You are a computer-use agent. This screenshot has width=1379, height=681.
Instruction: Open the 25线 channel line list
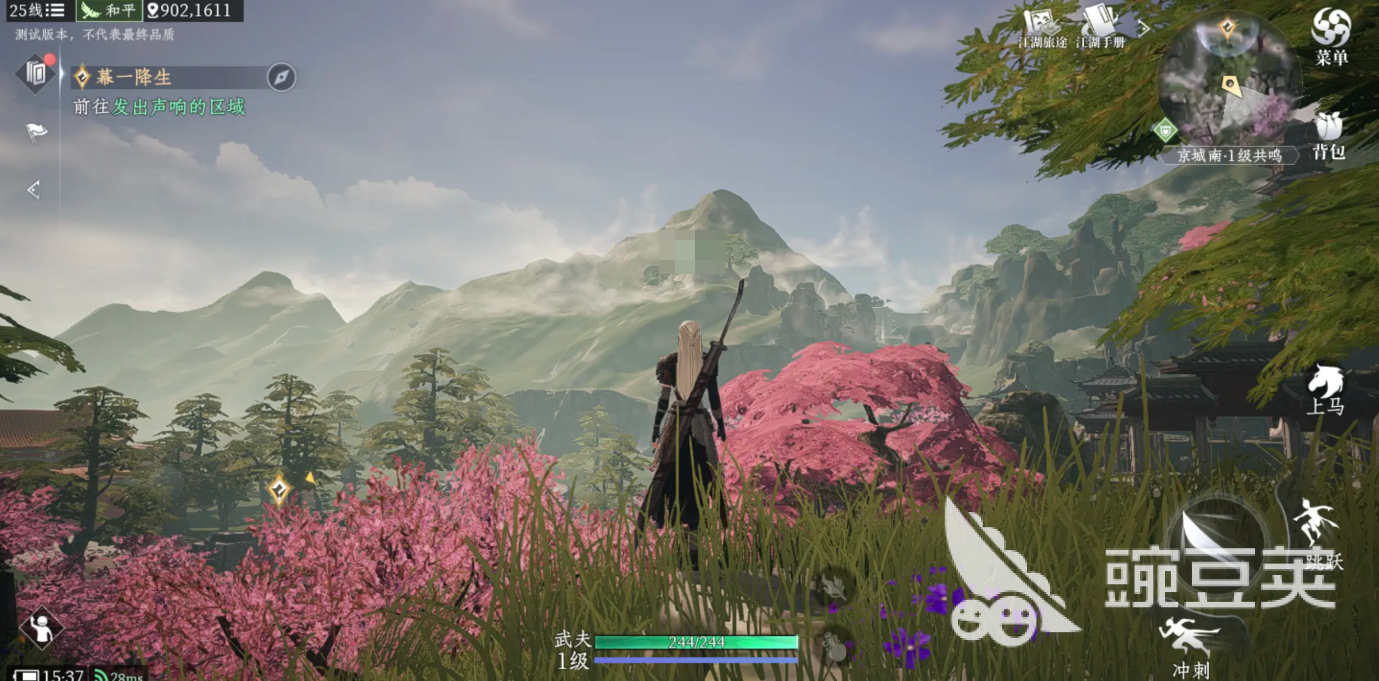(x=37, y=11)
